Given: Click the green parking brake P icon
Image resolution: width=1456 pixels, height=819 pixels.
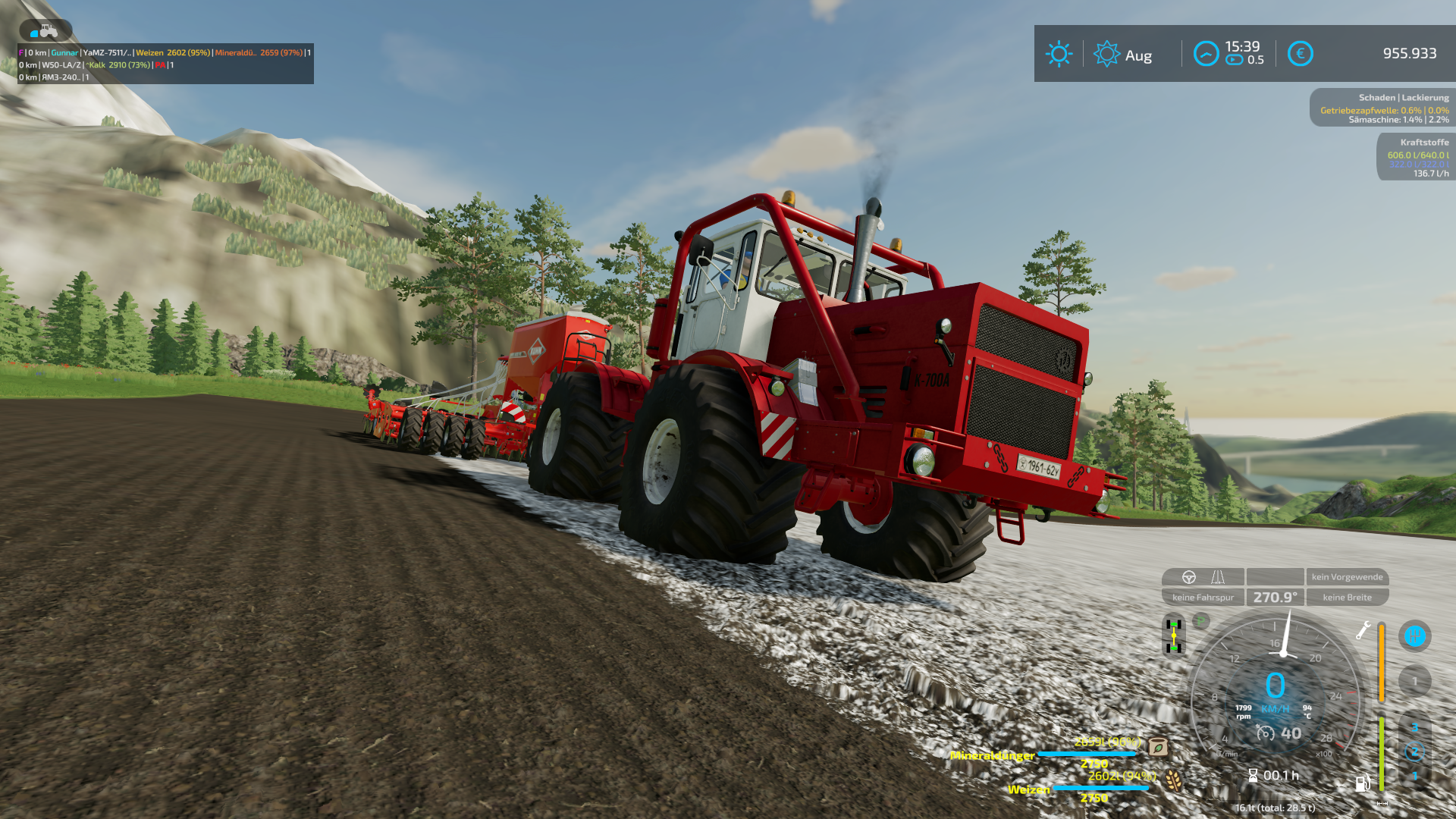Looking at the screenshot, I should (1201, 622).
